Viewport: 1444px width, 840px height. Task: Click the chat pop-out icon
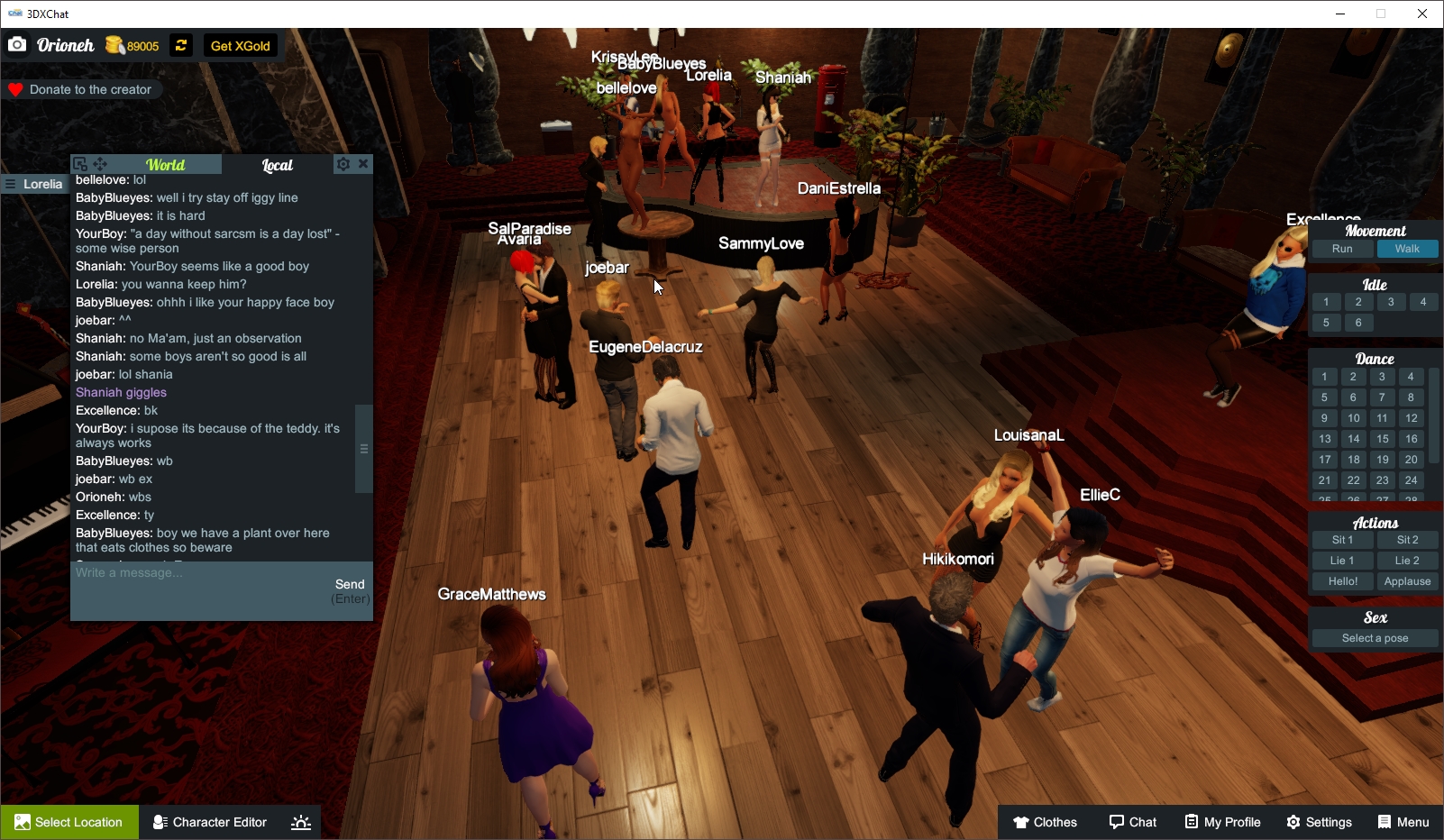(x=82, y=164)
